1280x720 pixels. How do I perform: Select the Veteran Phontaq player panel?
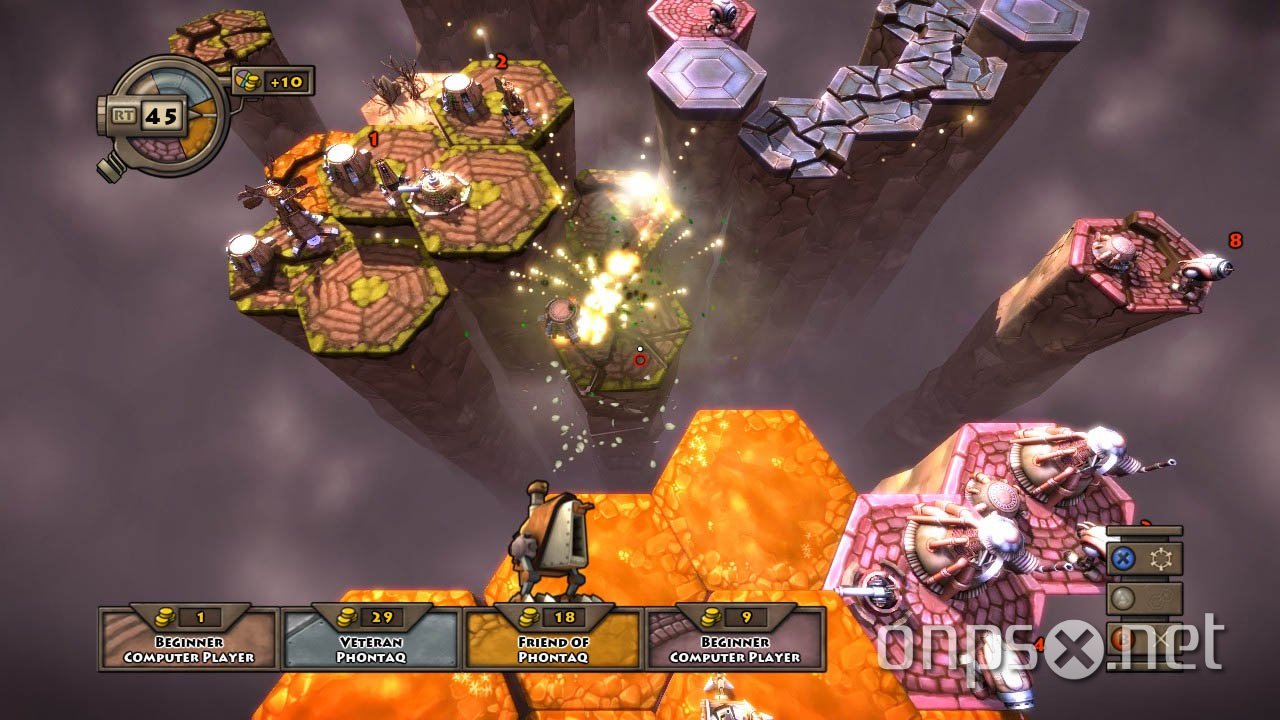click(371, 638)
